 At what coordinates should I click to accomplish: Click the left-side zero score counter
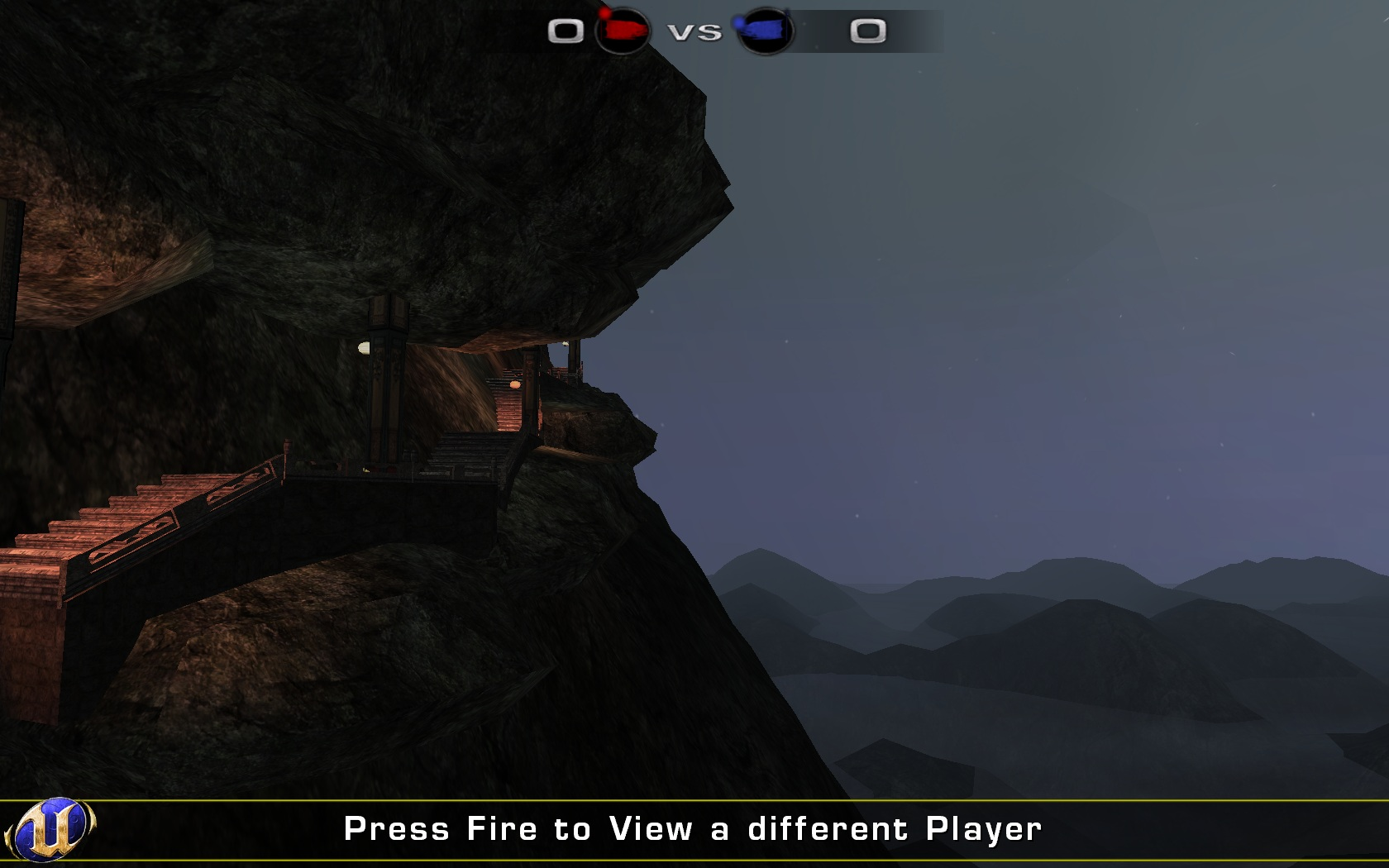[x=566, y=31]
